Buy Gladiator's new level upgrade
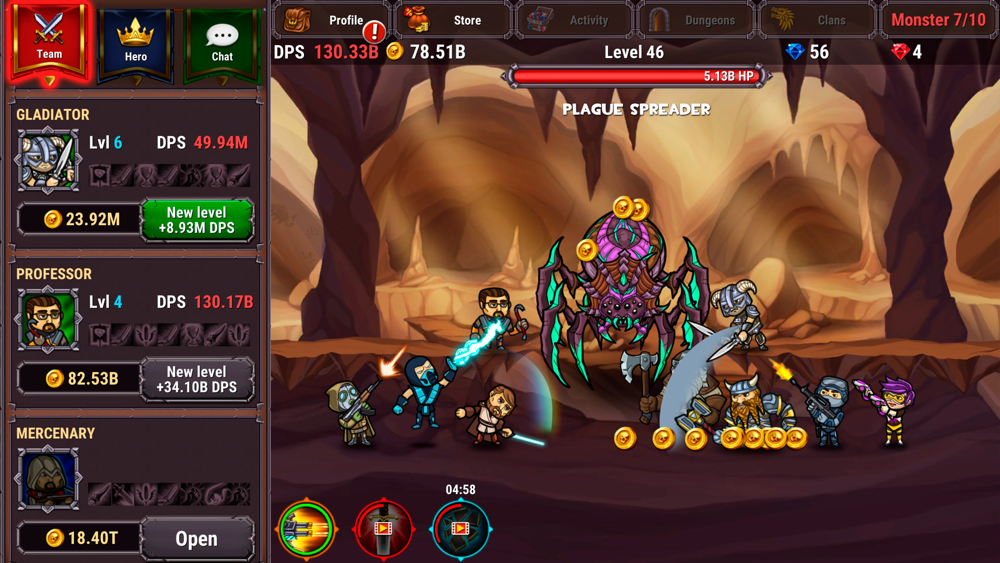This screenshot has width=1000, height=563. click(x=196, y=220)
